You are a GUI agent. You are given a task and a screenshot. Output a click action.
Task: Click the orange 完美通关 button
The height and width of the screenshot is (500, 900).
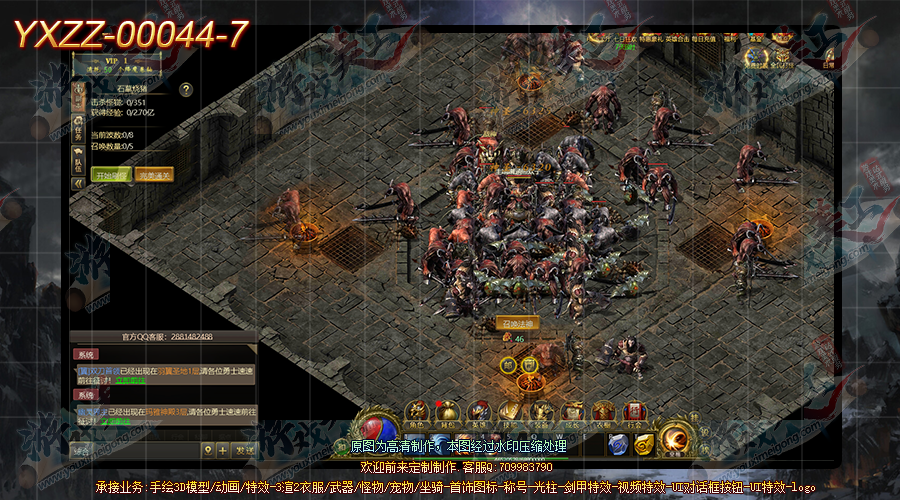pyautogui.click(x=153, y=174)
